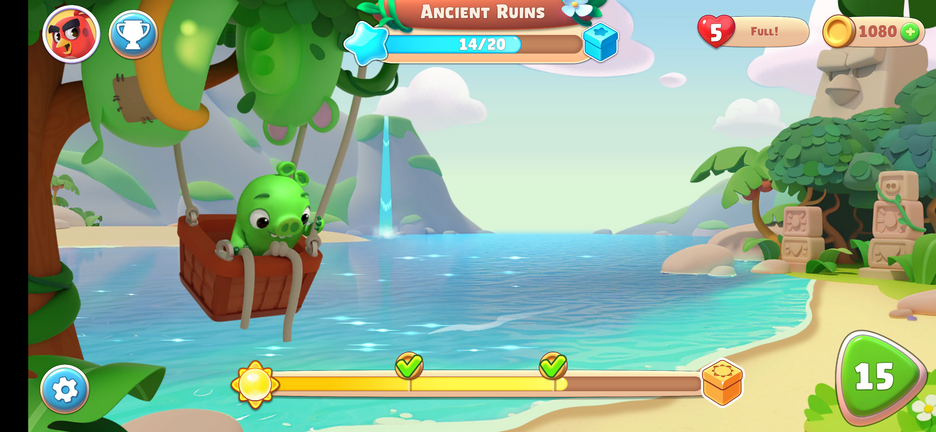
Task: Start level 15 with the green play button
Action: coord(877,377)
